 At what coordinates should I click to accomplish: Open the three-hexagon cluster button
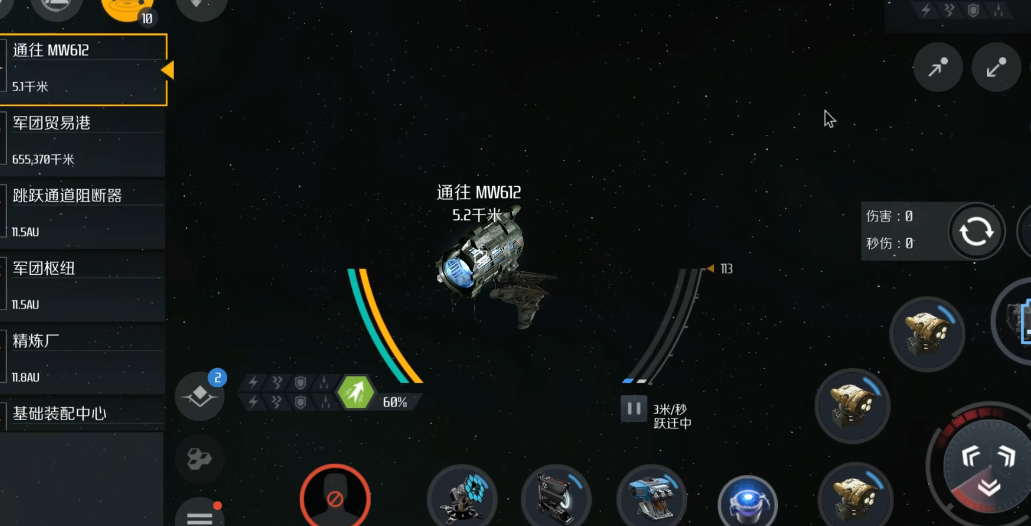(x=199, y=459)
